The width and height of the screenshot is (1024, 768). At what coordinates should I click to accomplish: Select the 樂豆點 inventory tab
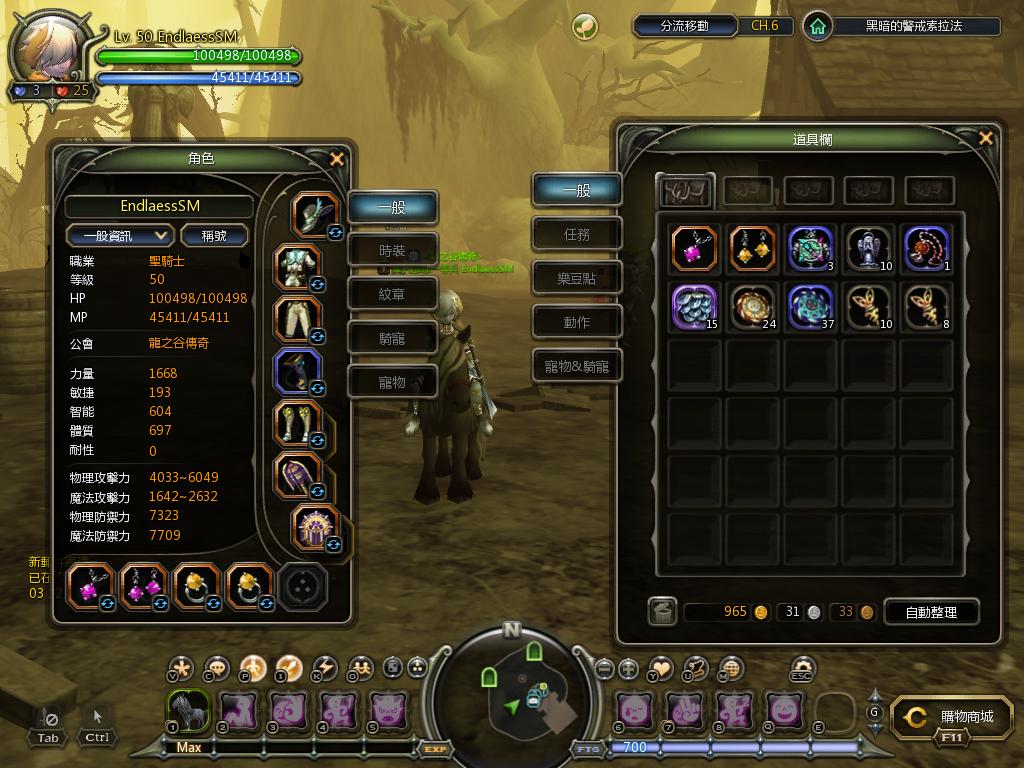pyautogui.click(x=577, y=278)
